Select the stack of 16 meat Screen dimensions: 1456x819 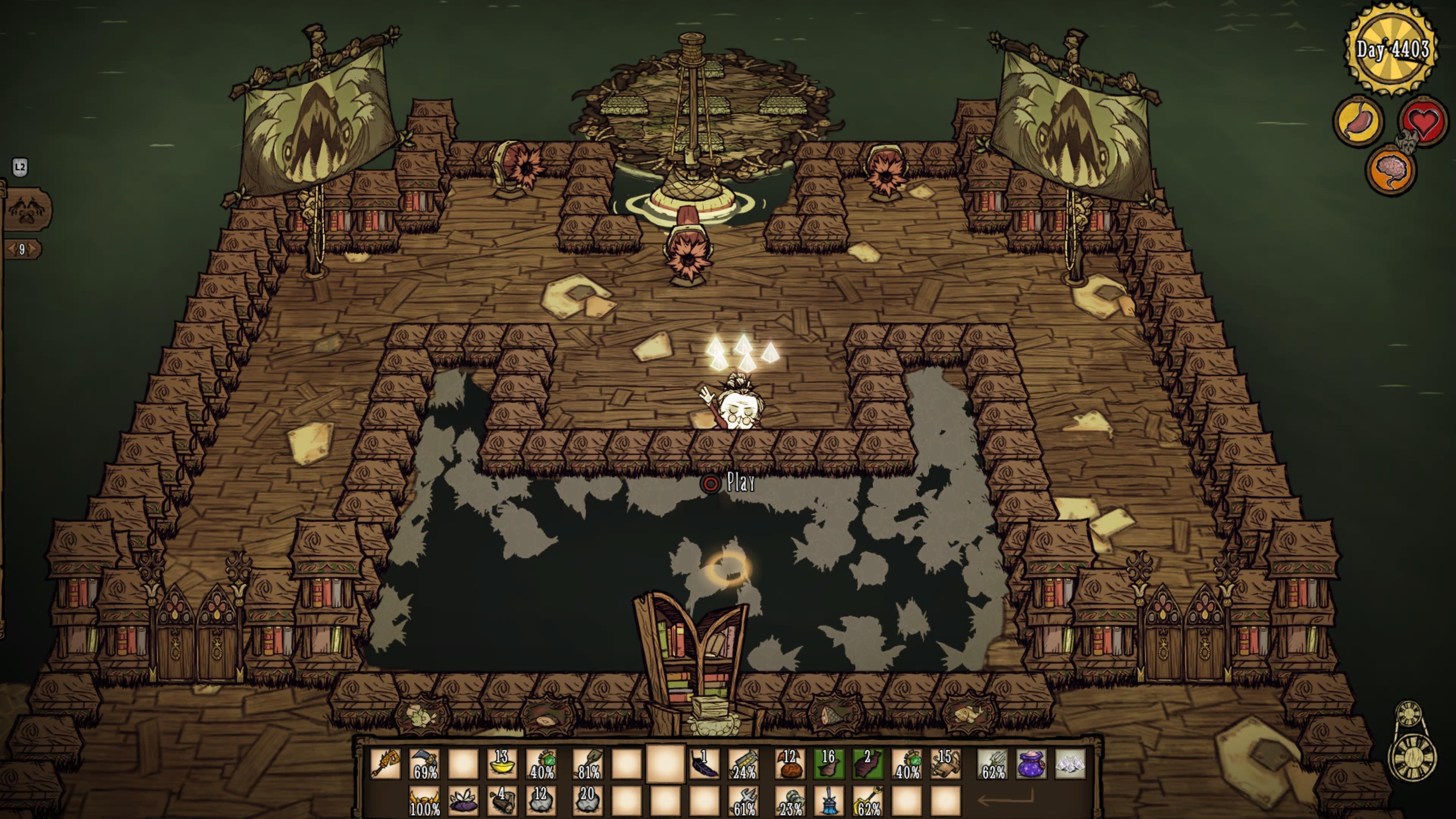(828, 764)
